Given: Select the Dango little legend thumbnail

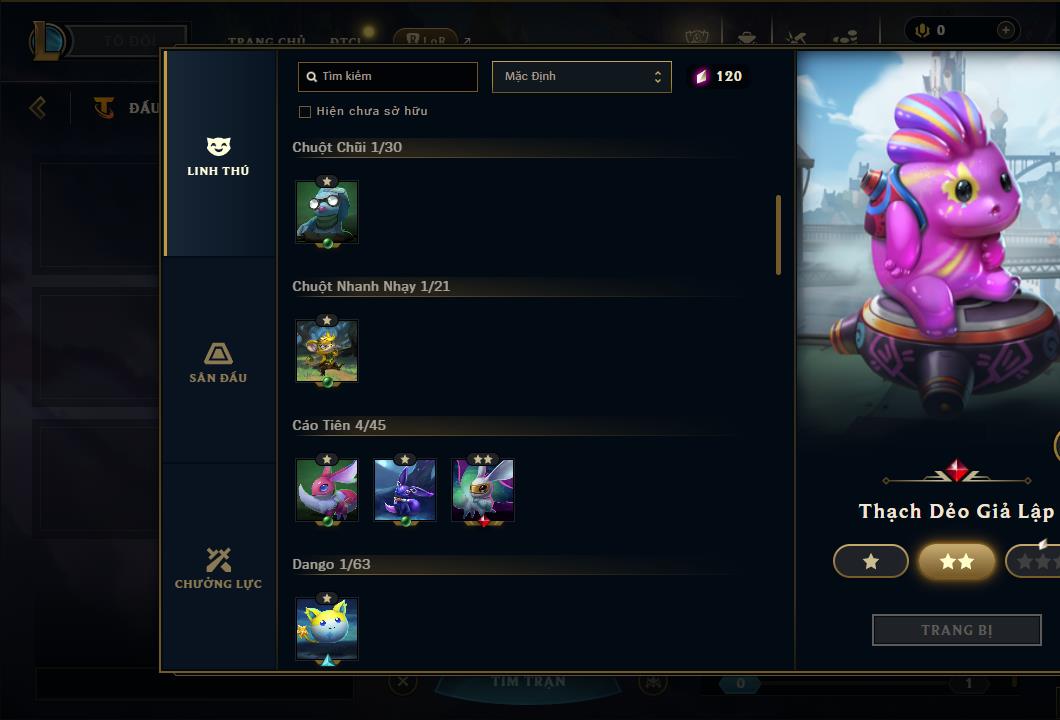Looking at the screenshot, I should click(327, 629).
